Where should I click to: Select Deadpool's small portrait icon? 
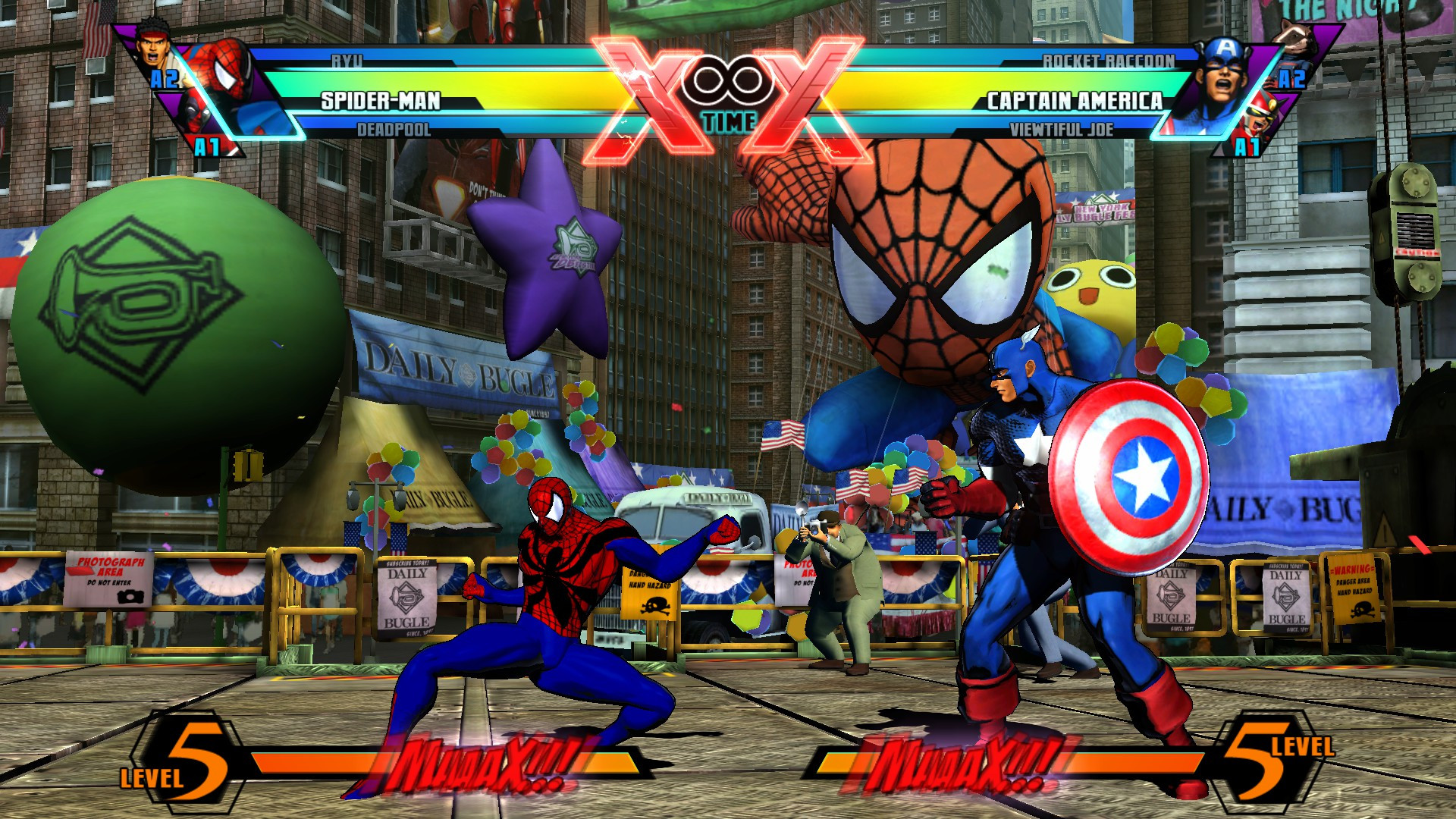pyautogui.click(x=196, y=115)
